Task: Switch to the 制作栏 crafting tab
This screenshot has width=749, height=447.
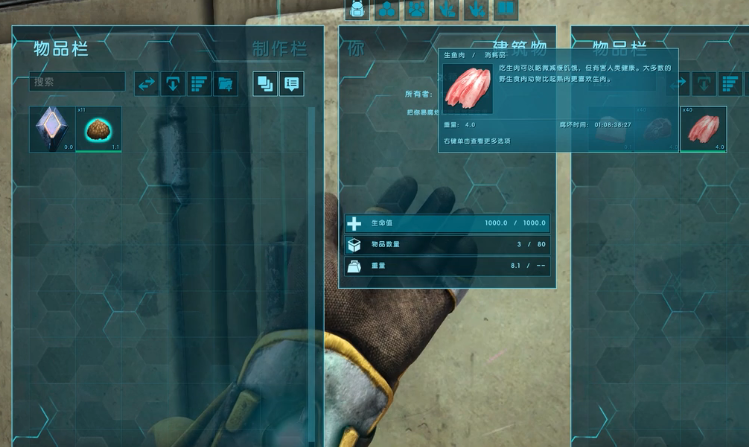Action: pos(279,49)
